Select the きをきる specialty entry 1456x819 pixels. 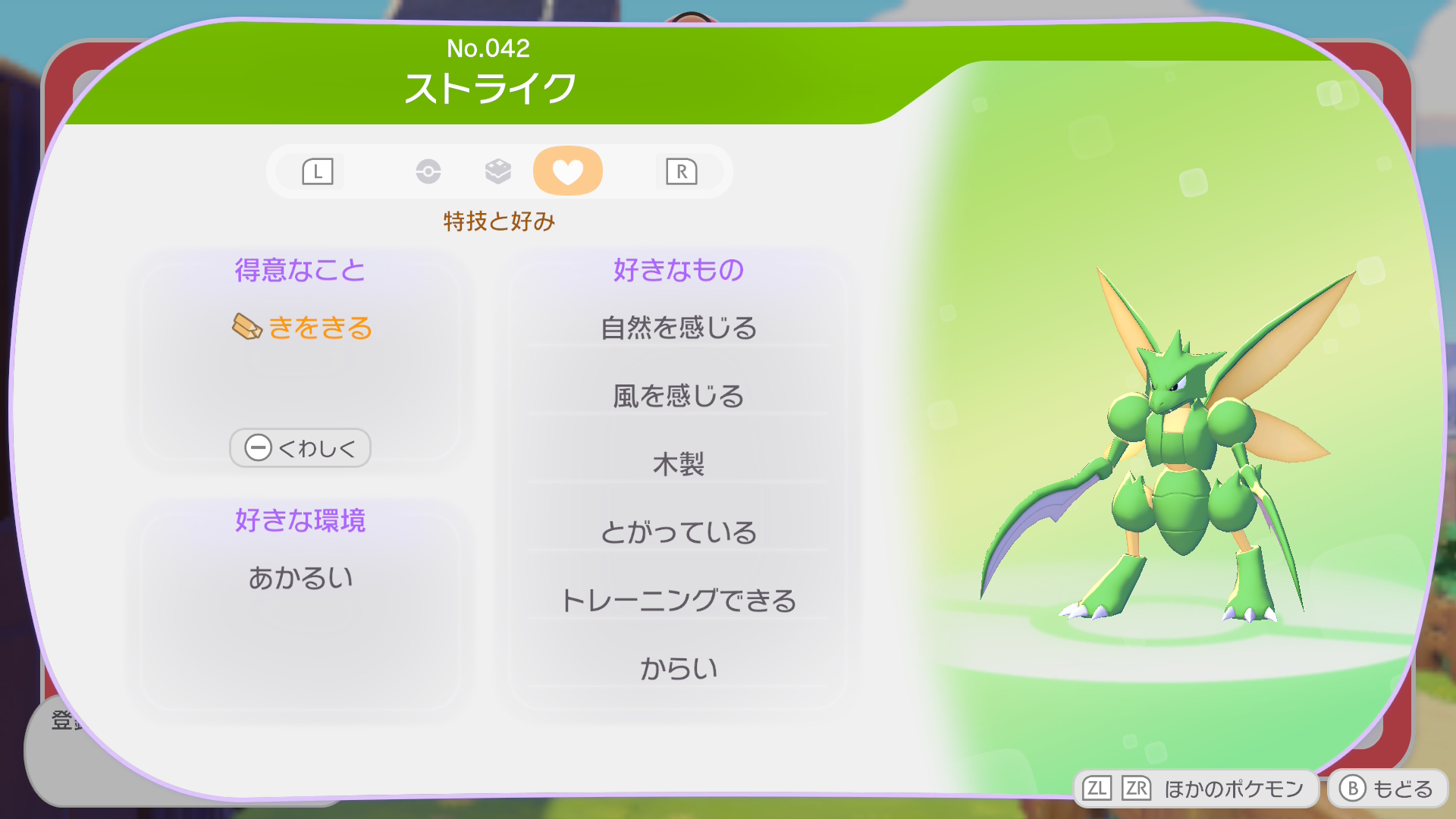click(x=303, y=328)
